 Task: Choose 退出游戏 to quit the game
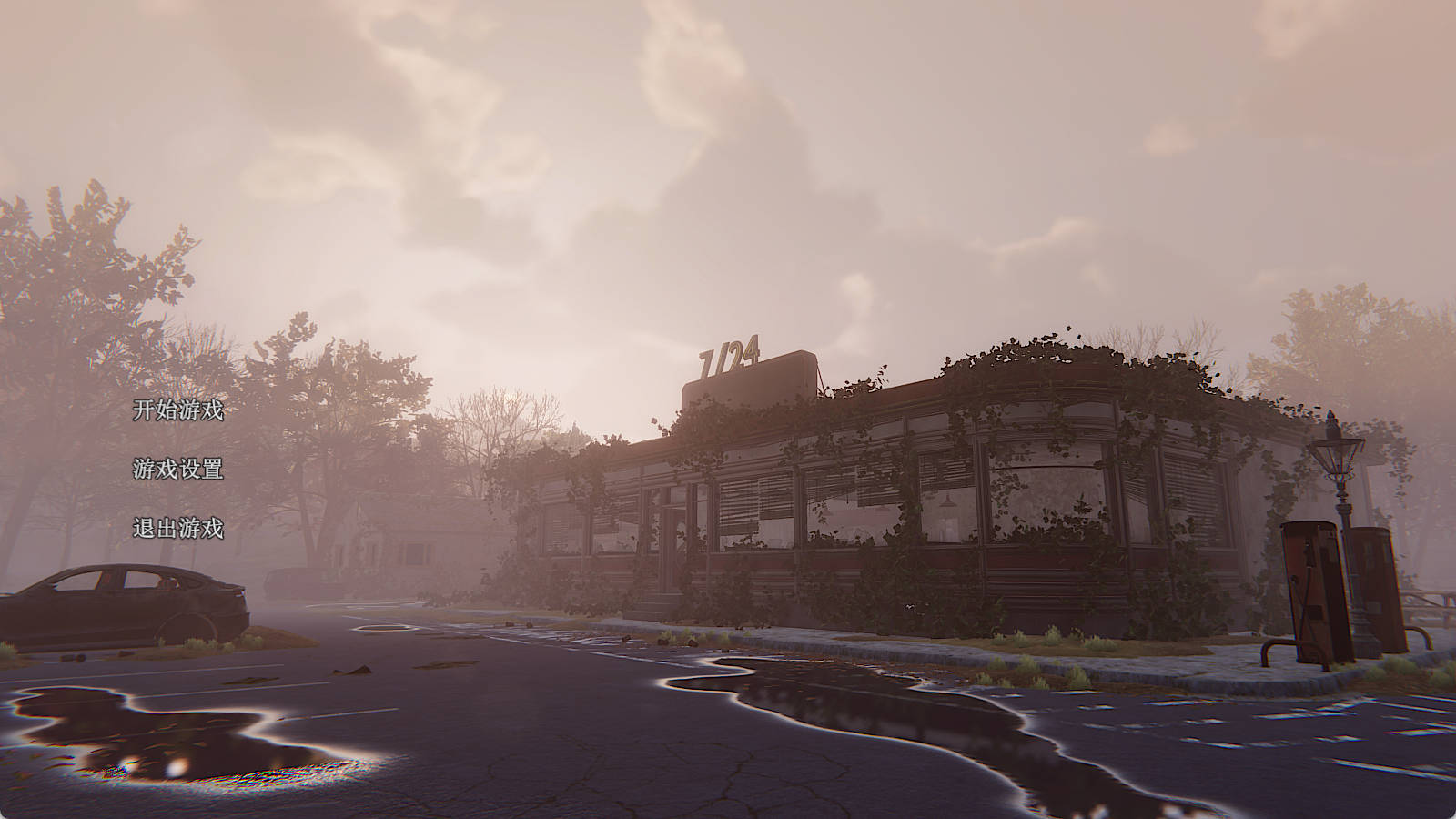(178, 528)
